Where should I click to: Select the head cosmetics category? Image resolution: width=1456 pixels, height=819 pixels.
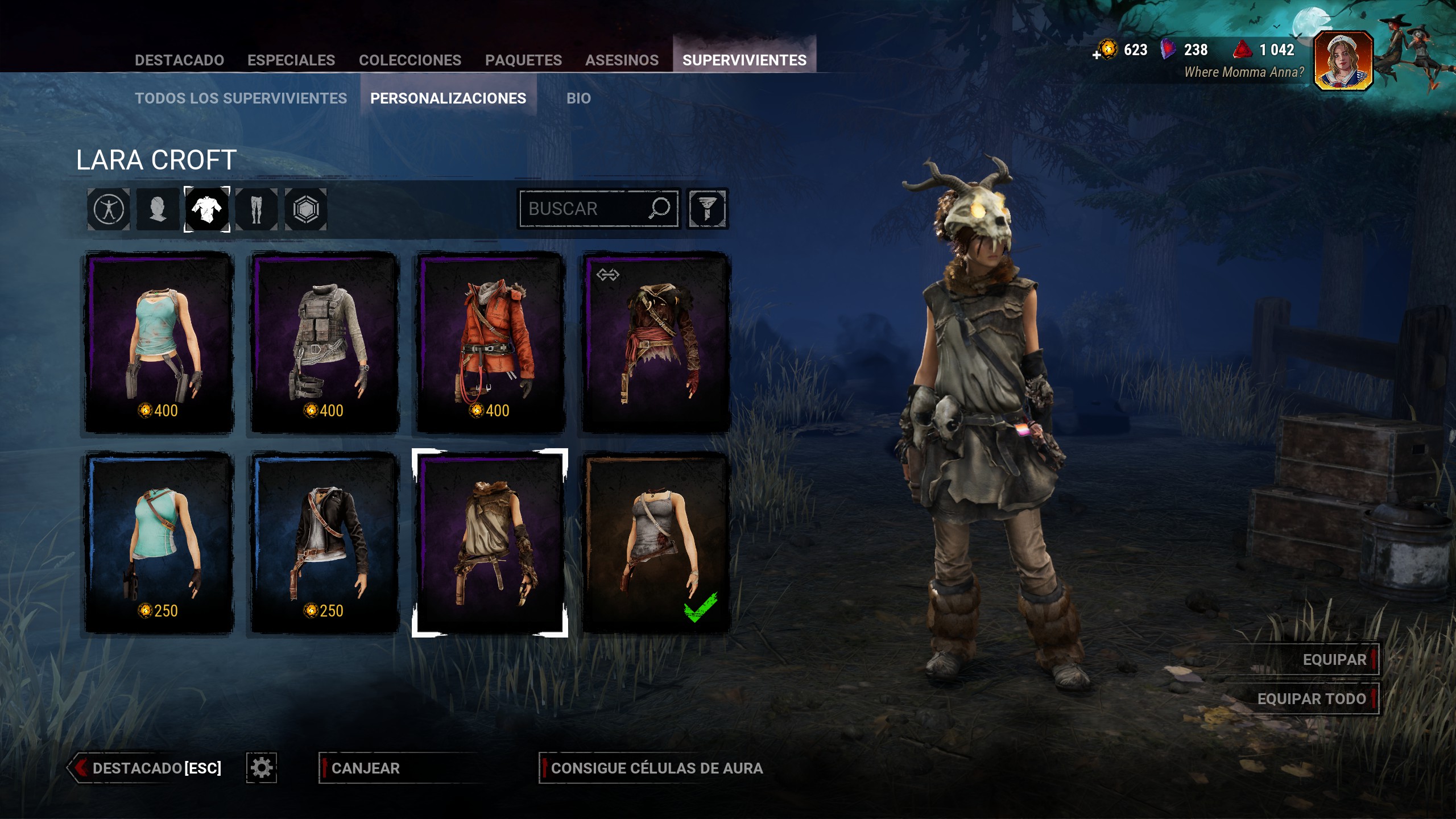click(x=158, y=209)
